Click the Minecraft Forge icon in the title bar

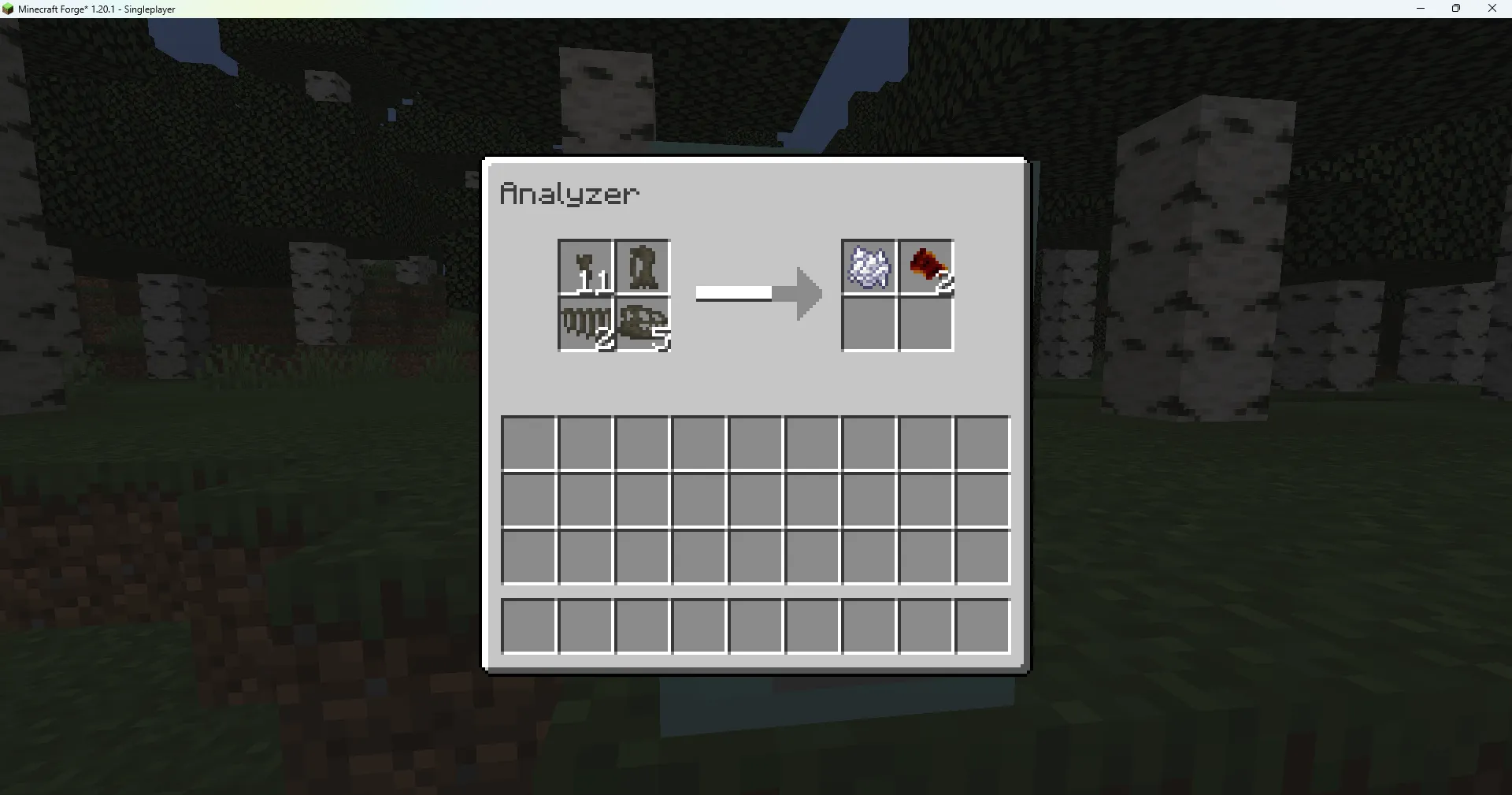tap(9, 9)
